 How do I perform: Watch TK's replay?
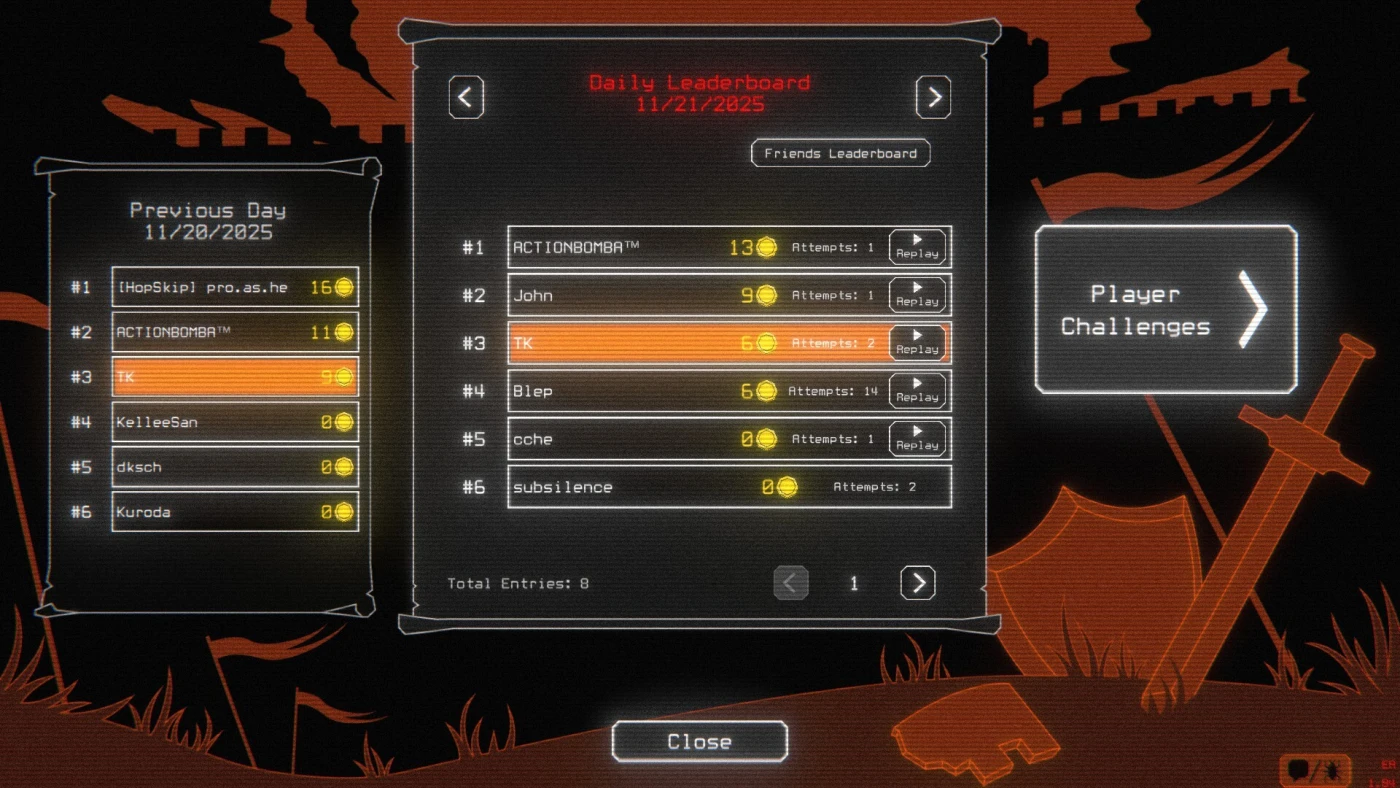pyautogui.click(x=917, y=343)
